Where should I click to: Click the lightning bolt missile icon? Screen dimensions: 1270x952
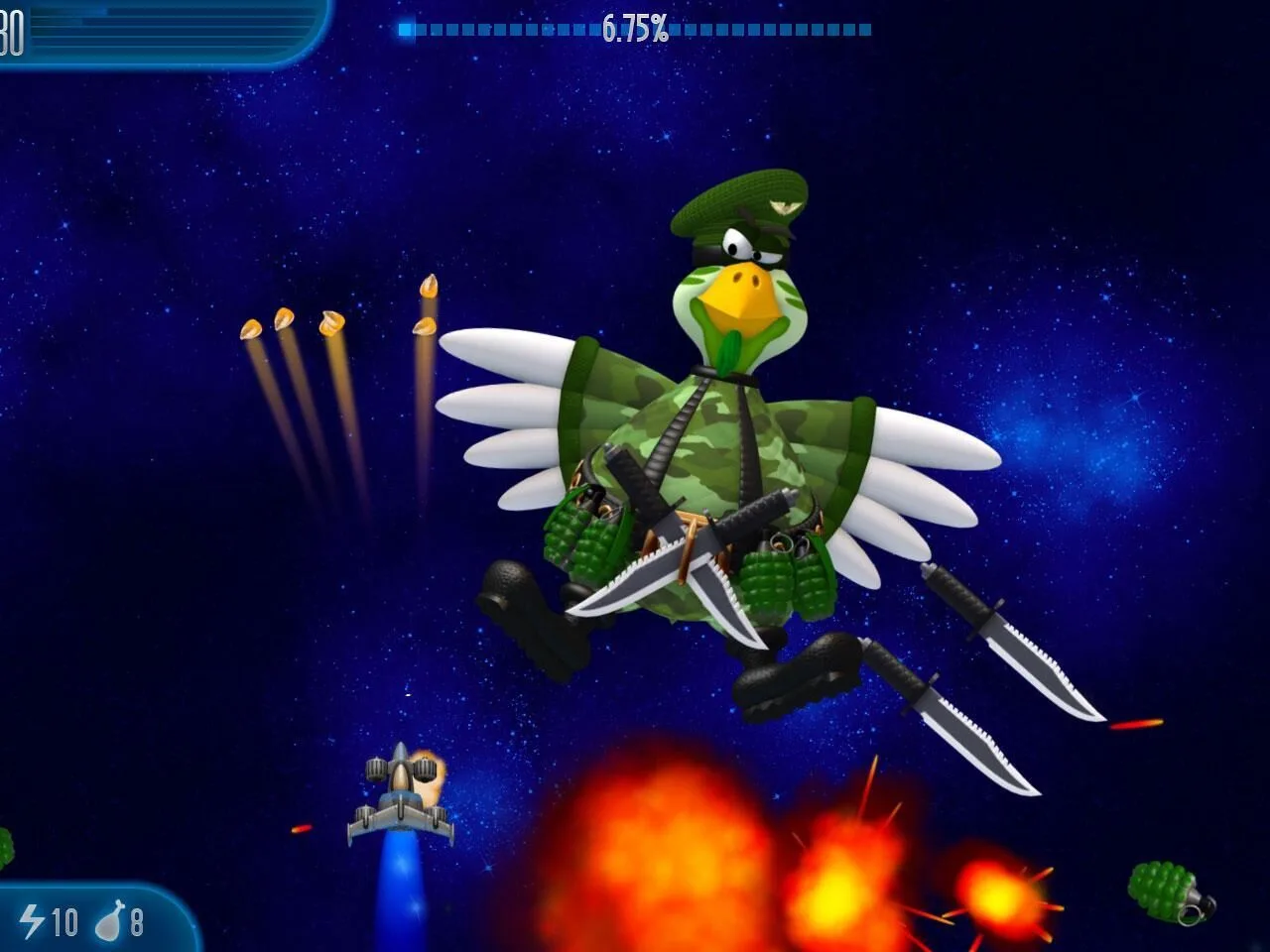[33, 920]
